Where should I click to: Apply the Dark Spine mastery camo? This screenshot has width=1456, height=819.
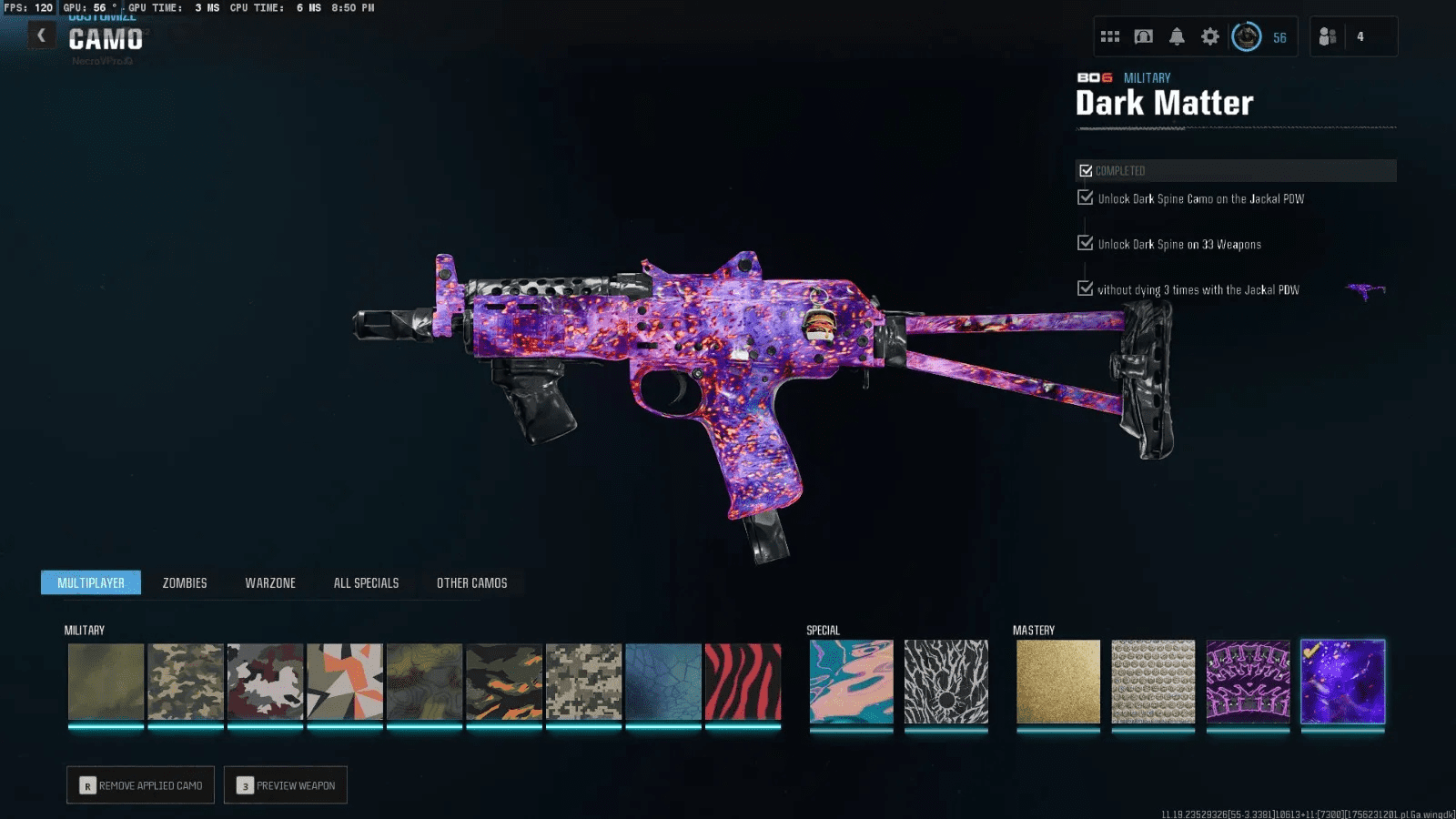(1248, 682)
